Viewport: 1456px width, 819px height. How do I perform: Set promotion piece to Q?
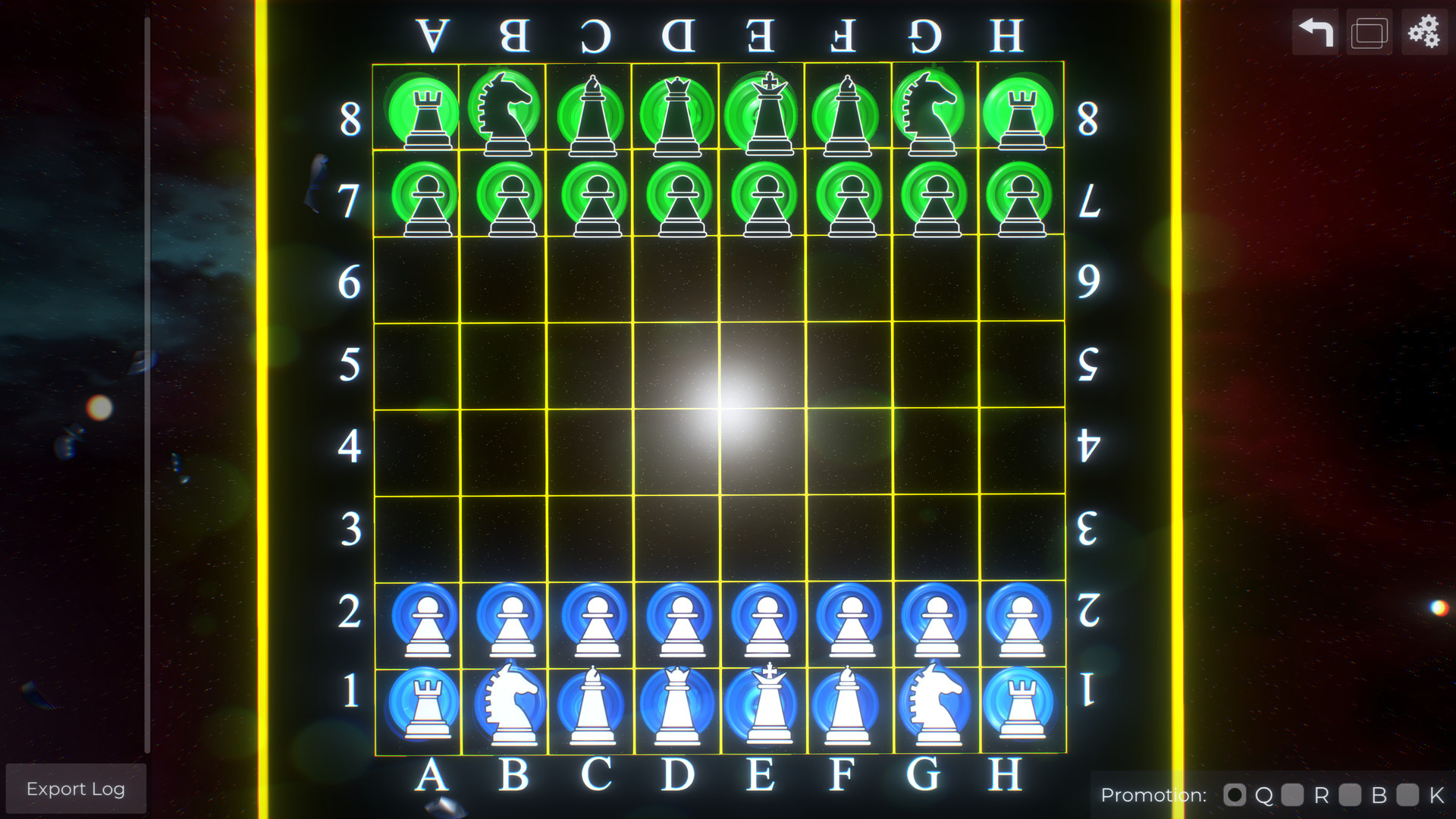point(1235,795)
